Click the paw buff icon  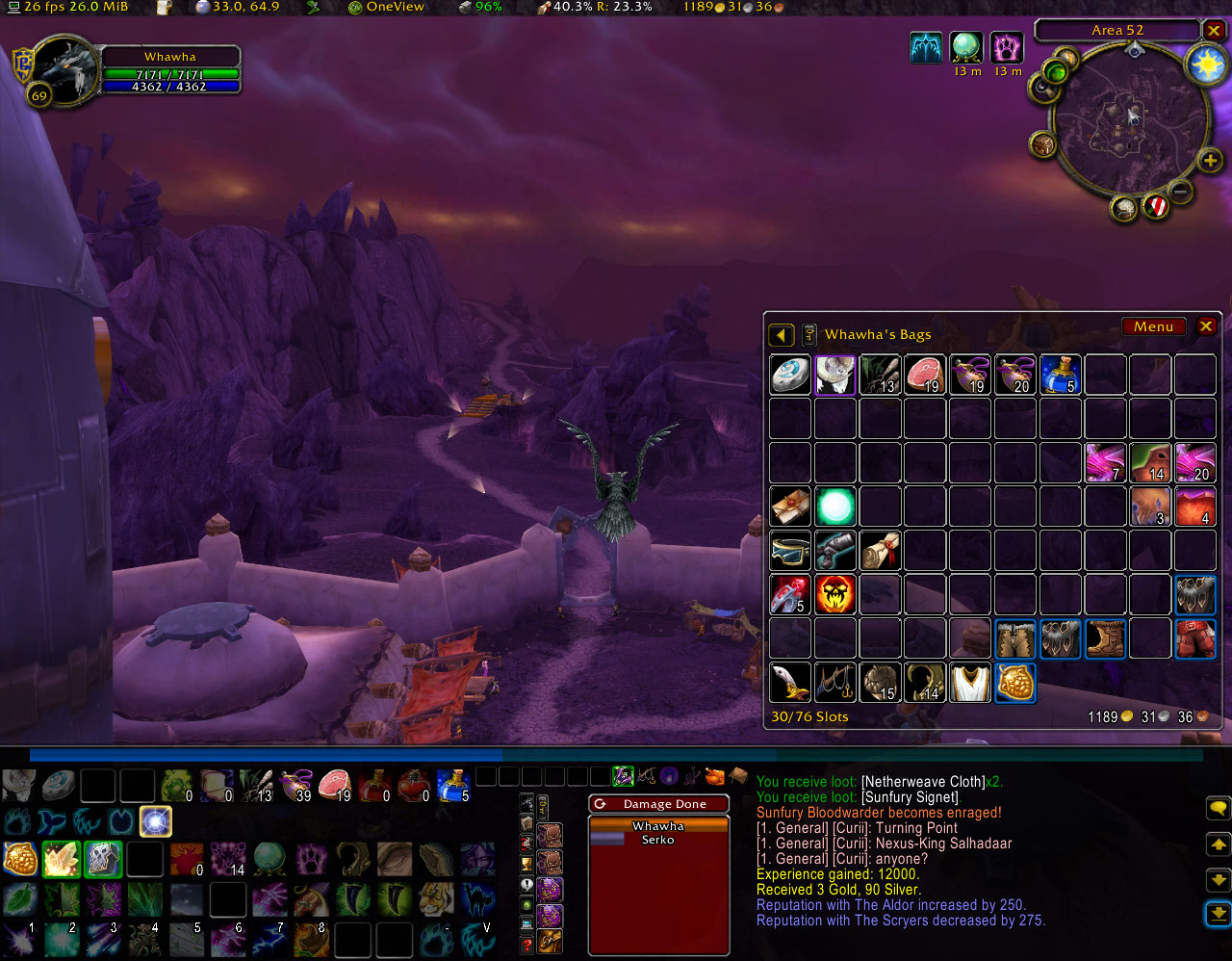pos(1008,47)
